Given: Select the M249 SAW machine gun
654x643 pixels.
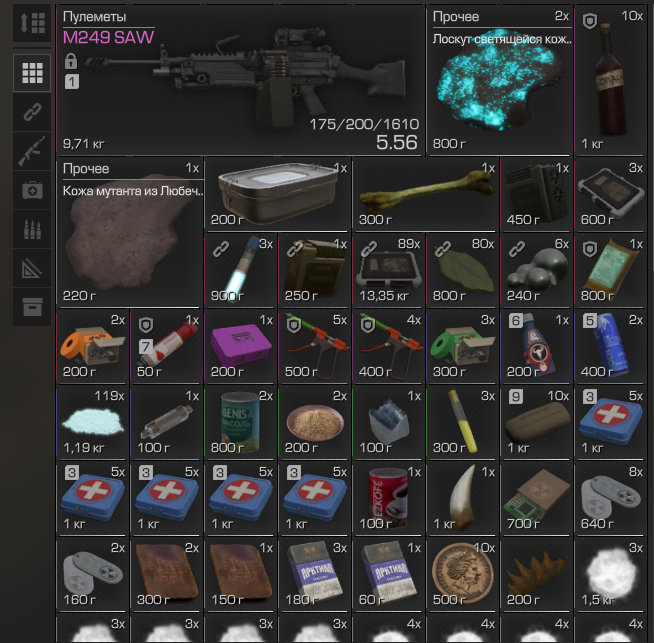Looking at the screenshot, I should click(x=240, y=80).
